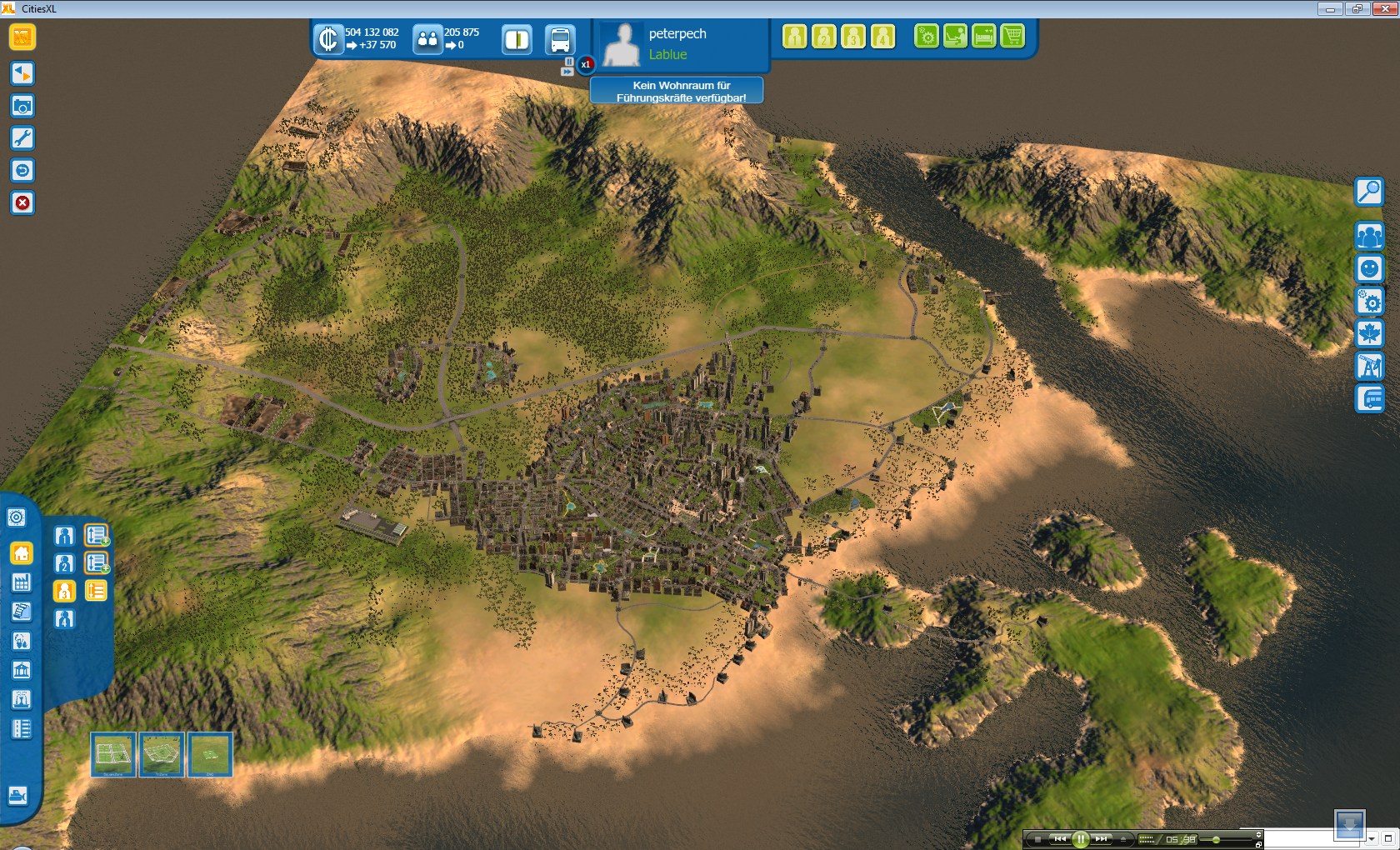Open the city budget coin icon
The height and width of the screenshot is (850, 1400).
click(x=328, y=39)
